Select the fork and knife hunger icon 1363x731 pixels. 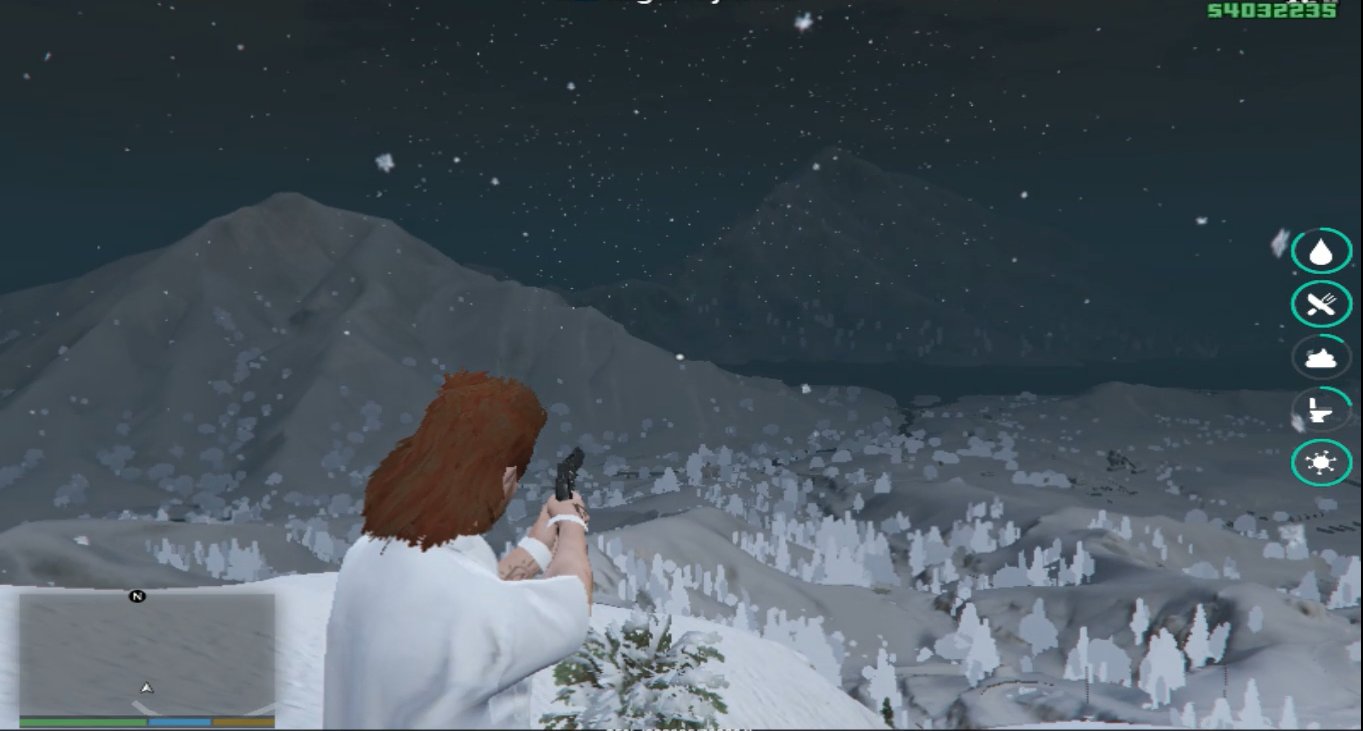coord(1321,304)
